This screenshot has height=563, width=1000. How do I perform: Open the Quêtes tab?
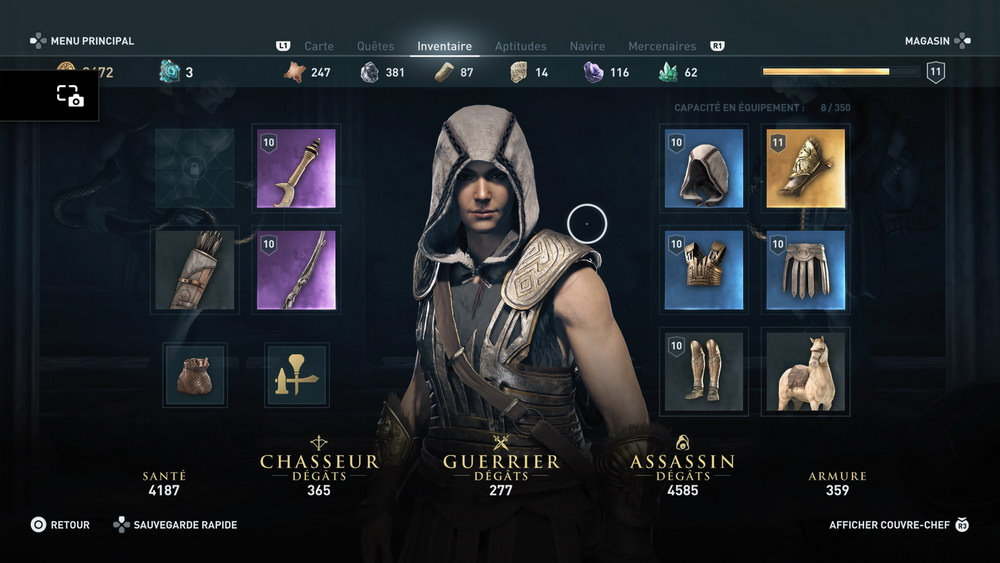tap(375, 46)
